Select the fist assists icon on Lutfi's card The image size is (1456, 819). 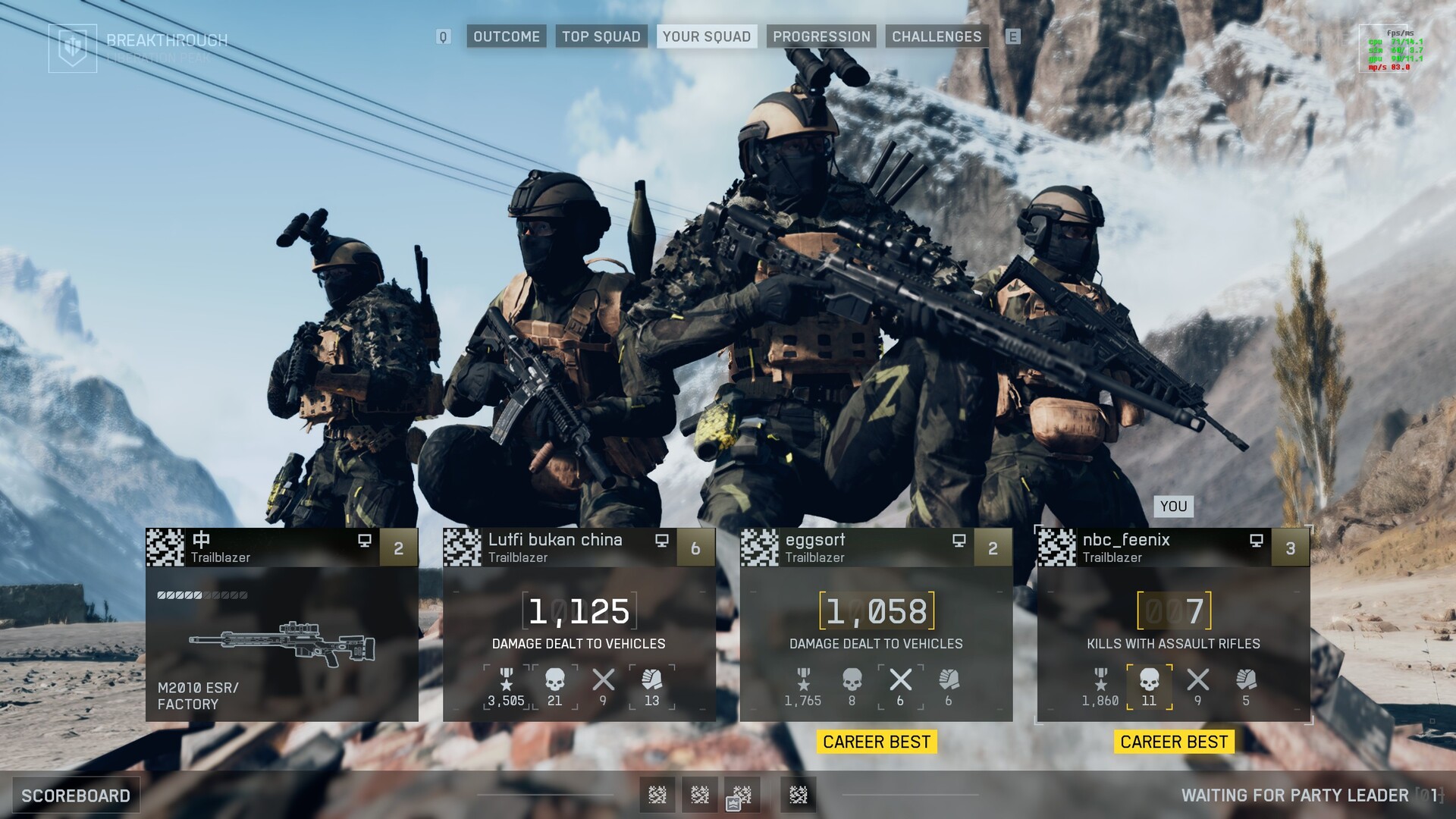pos(651,679)
